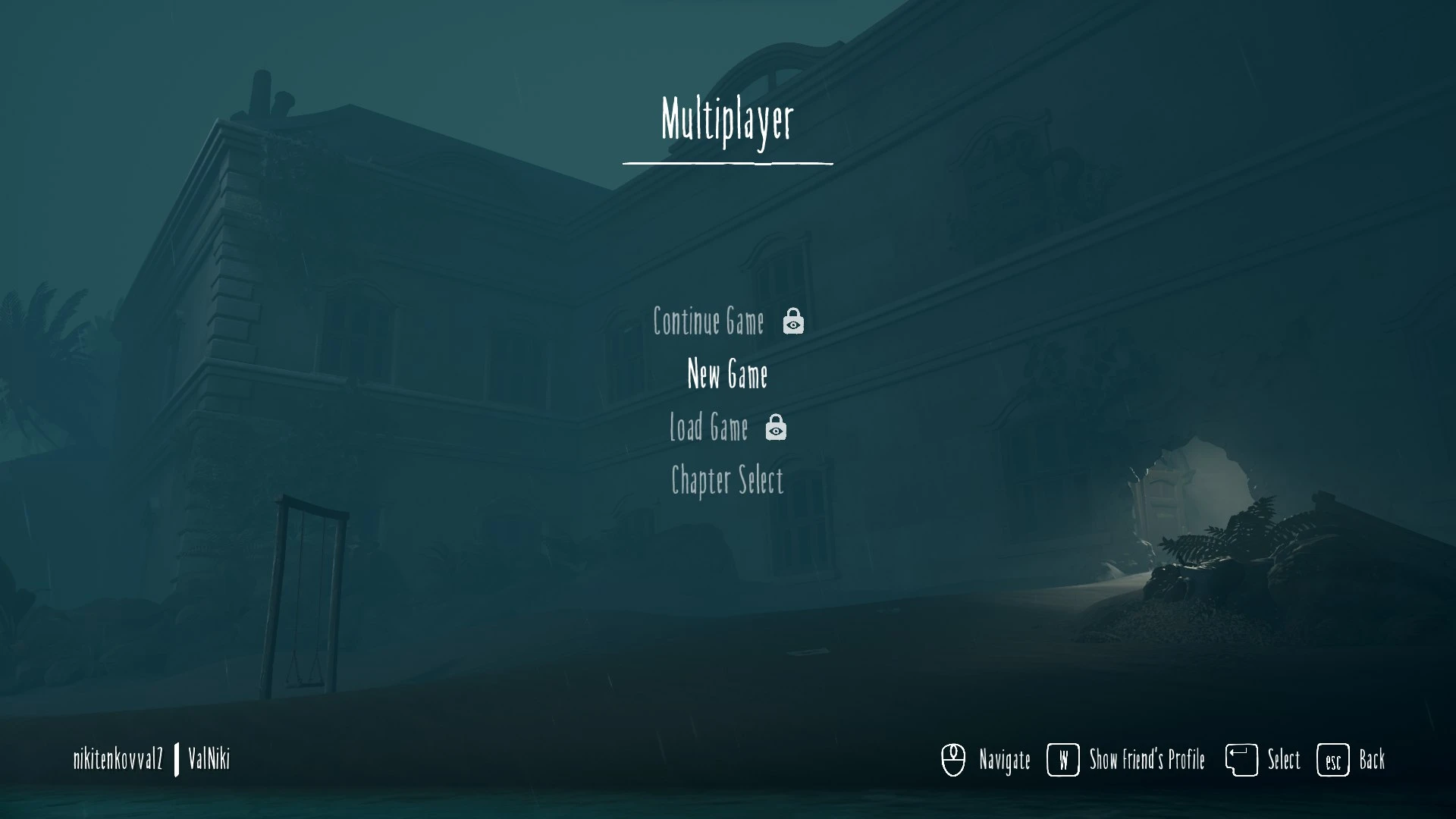Click the ValNiki friend name
1456x819 pixels.
click(x=209, y=758)
